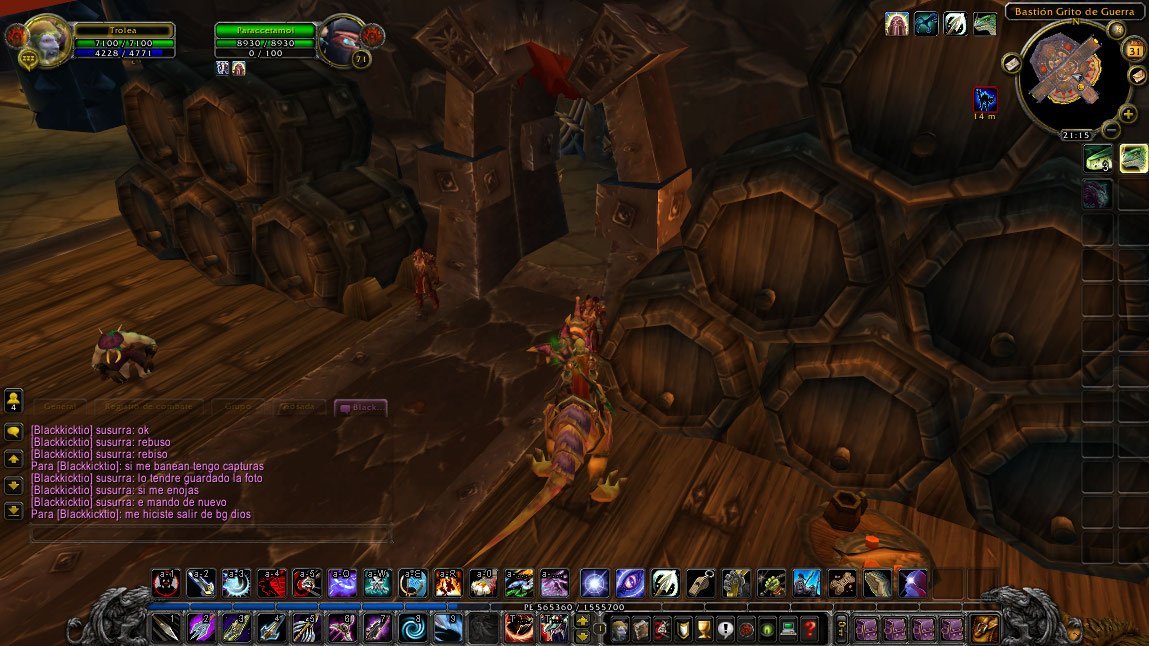Screen dimensions: 1149x646
Task: Open the red question mark help button
Action: click(x=810, y=629)
